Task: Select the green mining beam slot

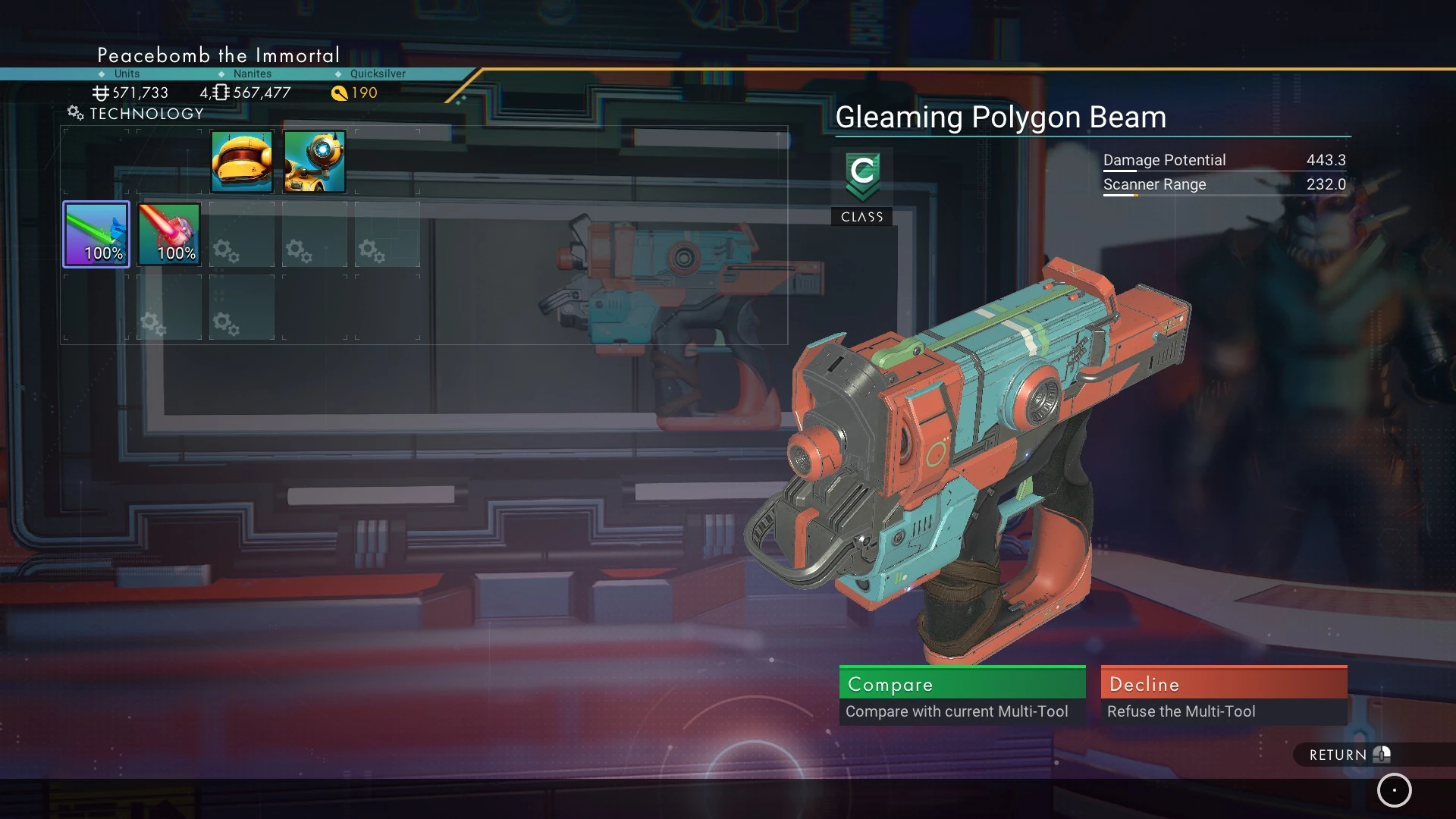Action: [96, 234]
